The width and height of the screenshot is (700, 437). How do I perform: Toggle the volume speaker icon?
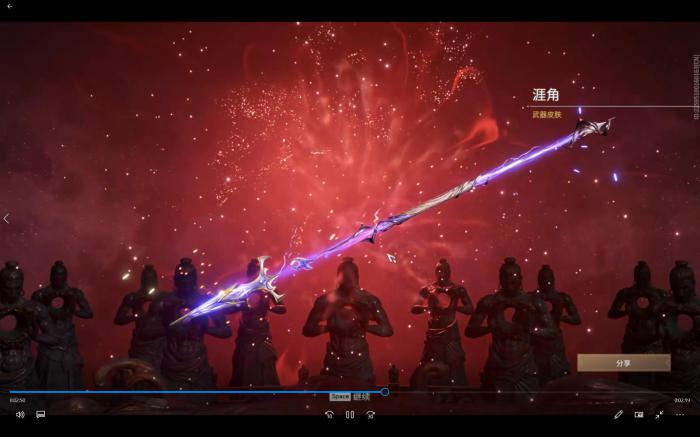point(20,414)
